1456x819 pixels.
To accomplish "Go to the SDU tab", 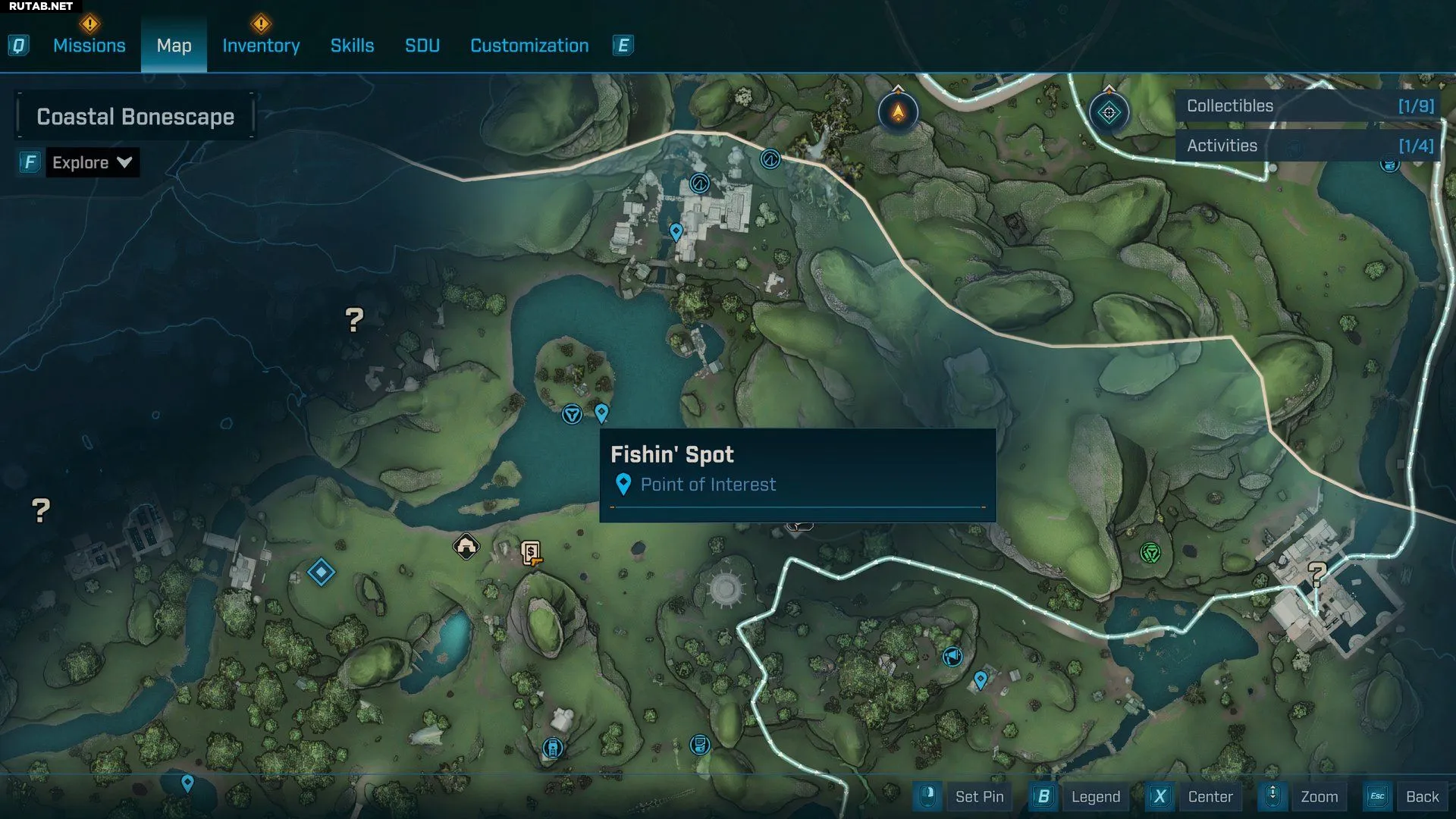I will click(422, 45).
